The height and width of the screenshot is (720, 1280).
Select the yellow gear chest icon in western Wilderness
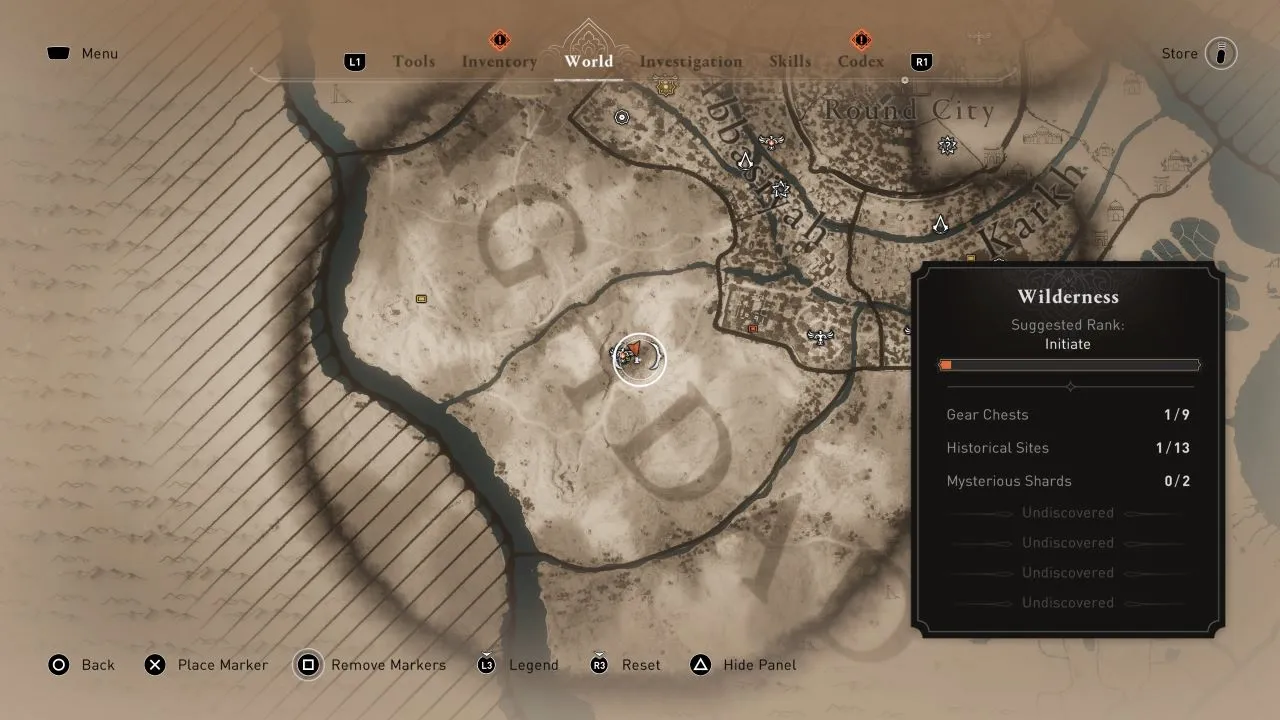pyautogui.click(x=421, y=298)
